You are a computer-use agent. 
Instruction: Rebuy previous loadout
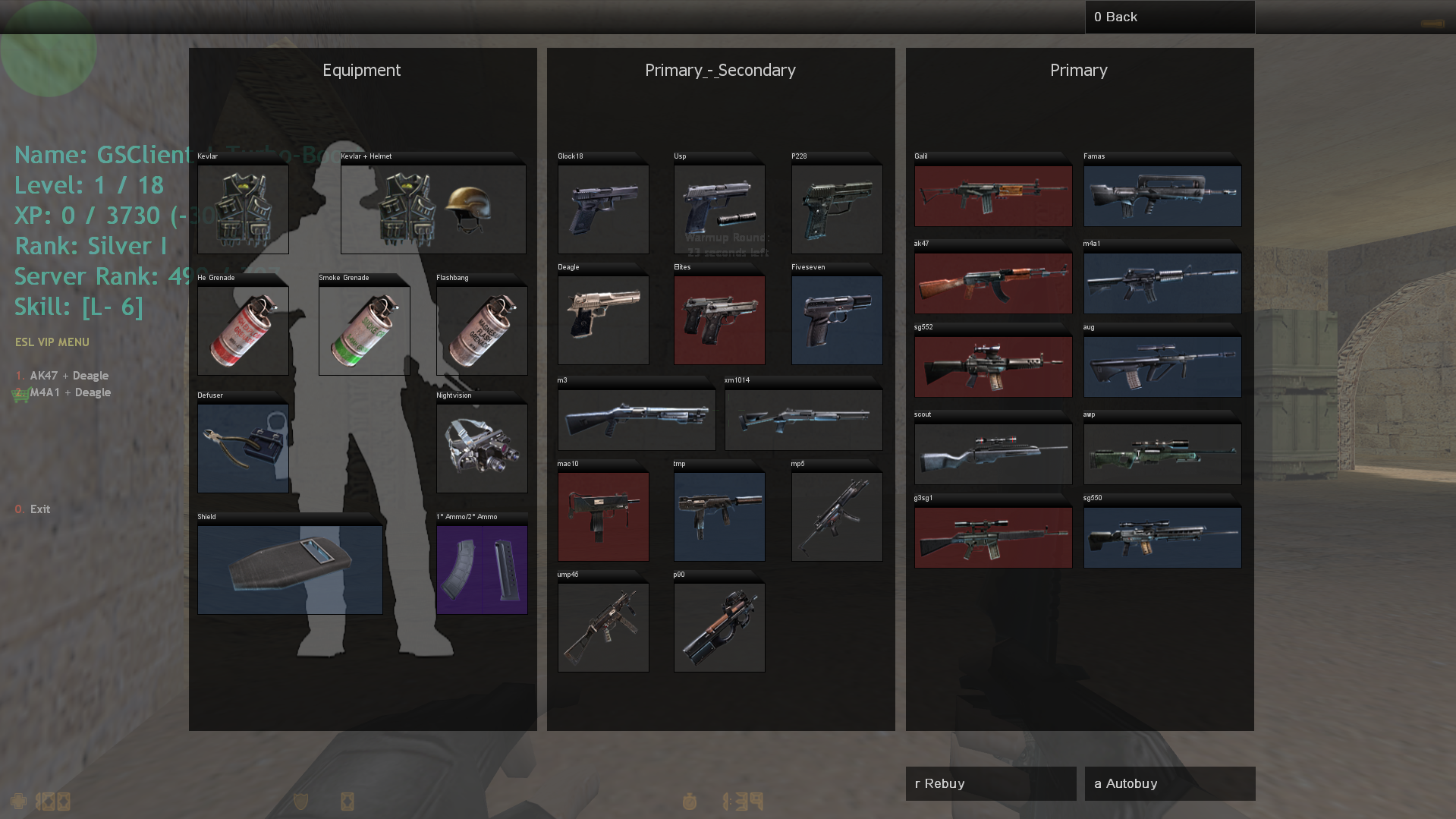[990, 783]
